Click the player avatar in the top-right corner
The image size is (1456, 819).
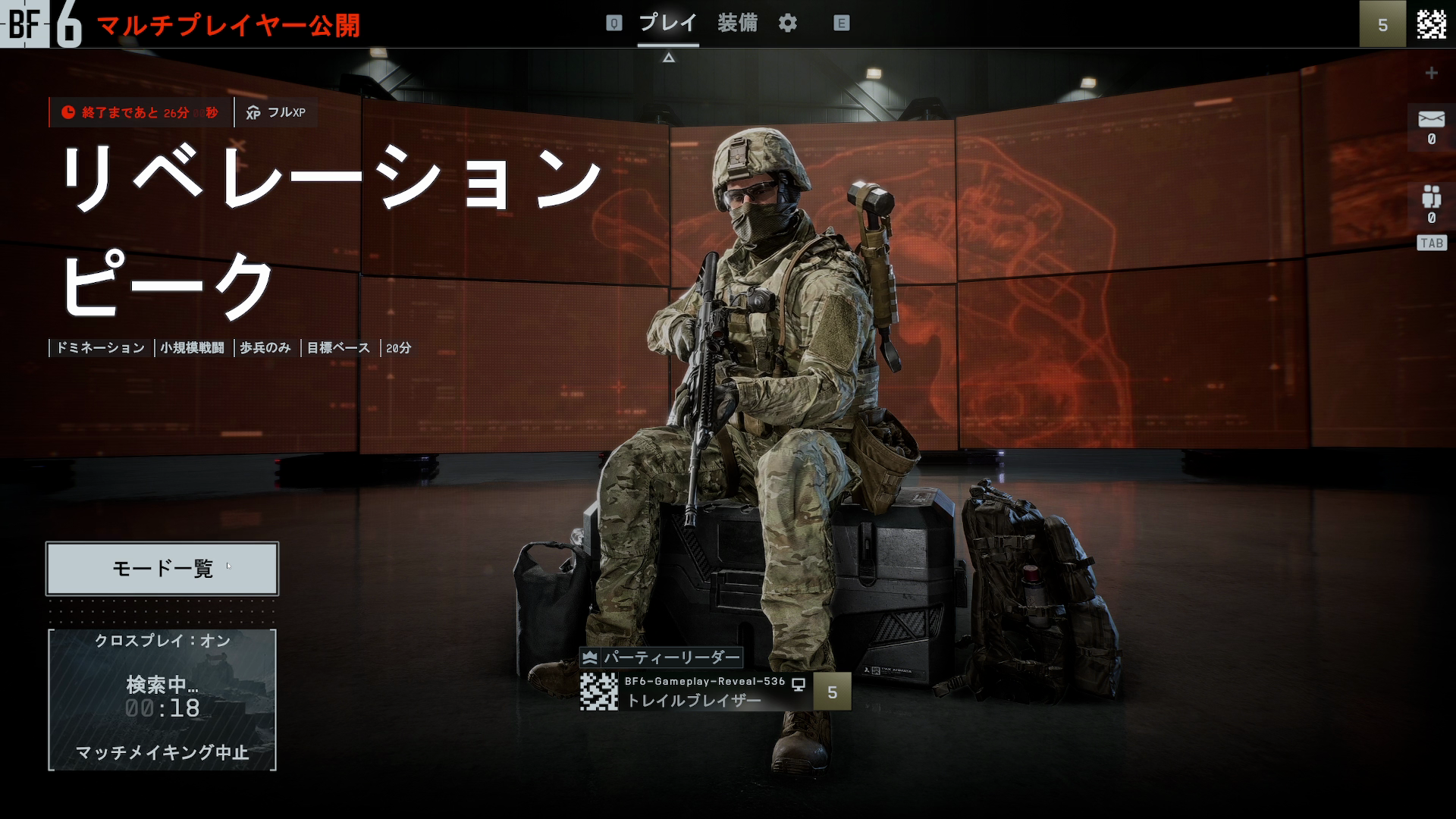pos(1430,24)
